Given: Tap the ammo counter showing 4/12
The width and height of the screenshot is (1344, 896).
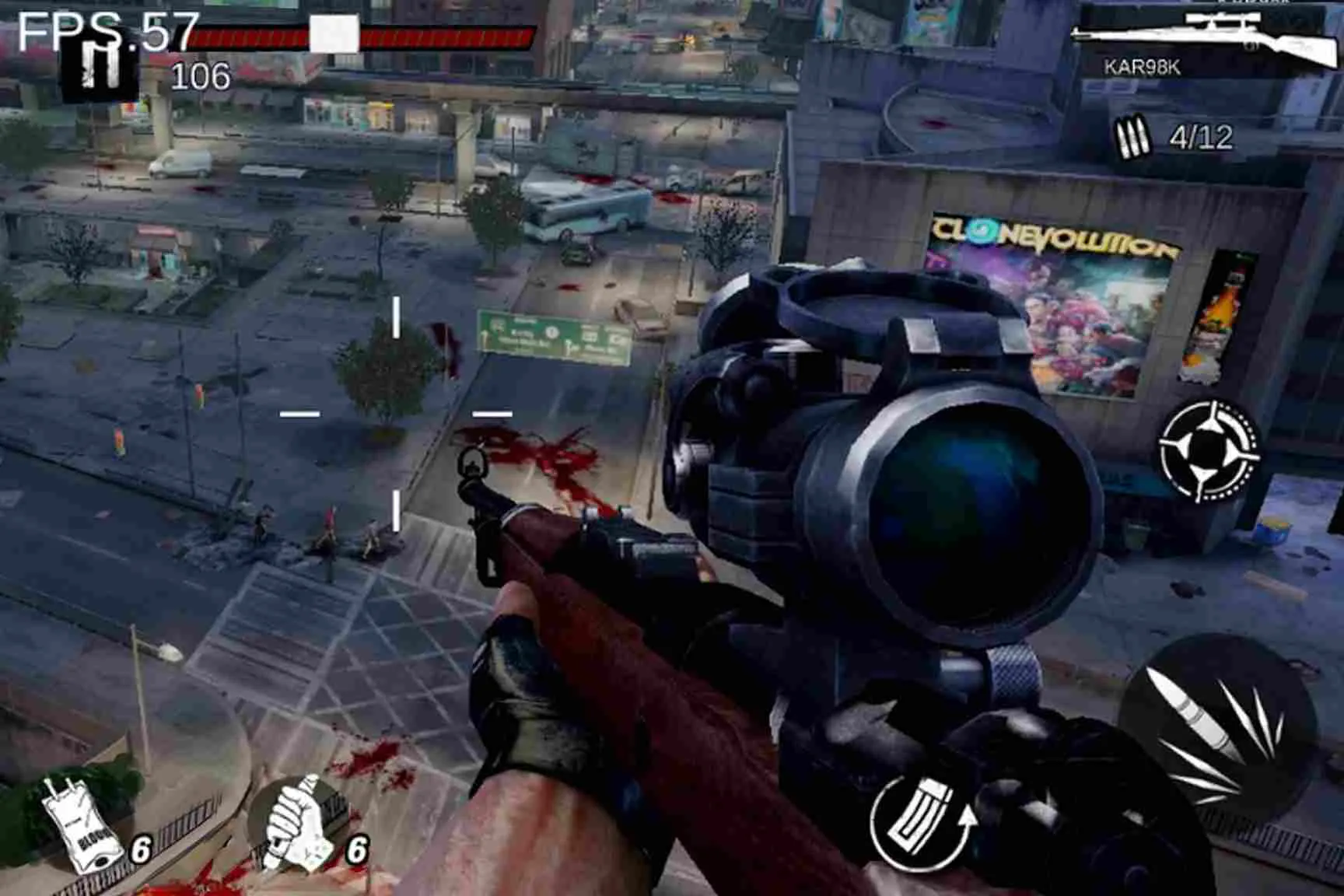Looking at the screenshot, I should [x=1201, y=135].
